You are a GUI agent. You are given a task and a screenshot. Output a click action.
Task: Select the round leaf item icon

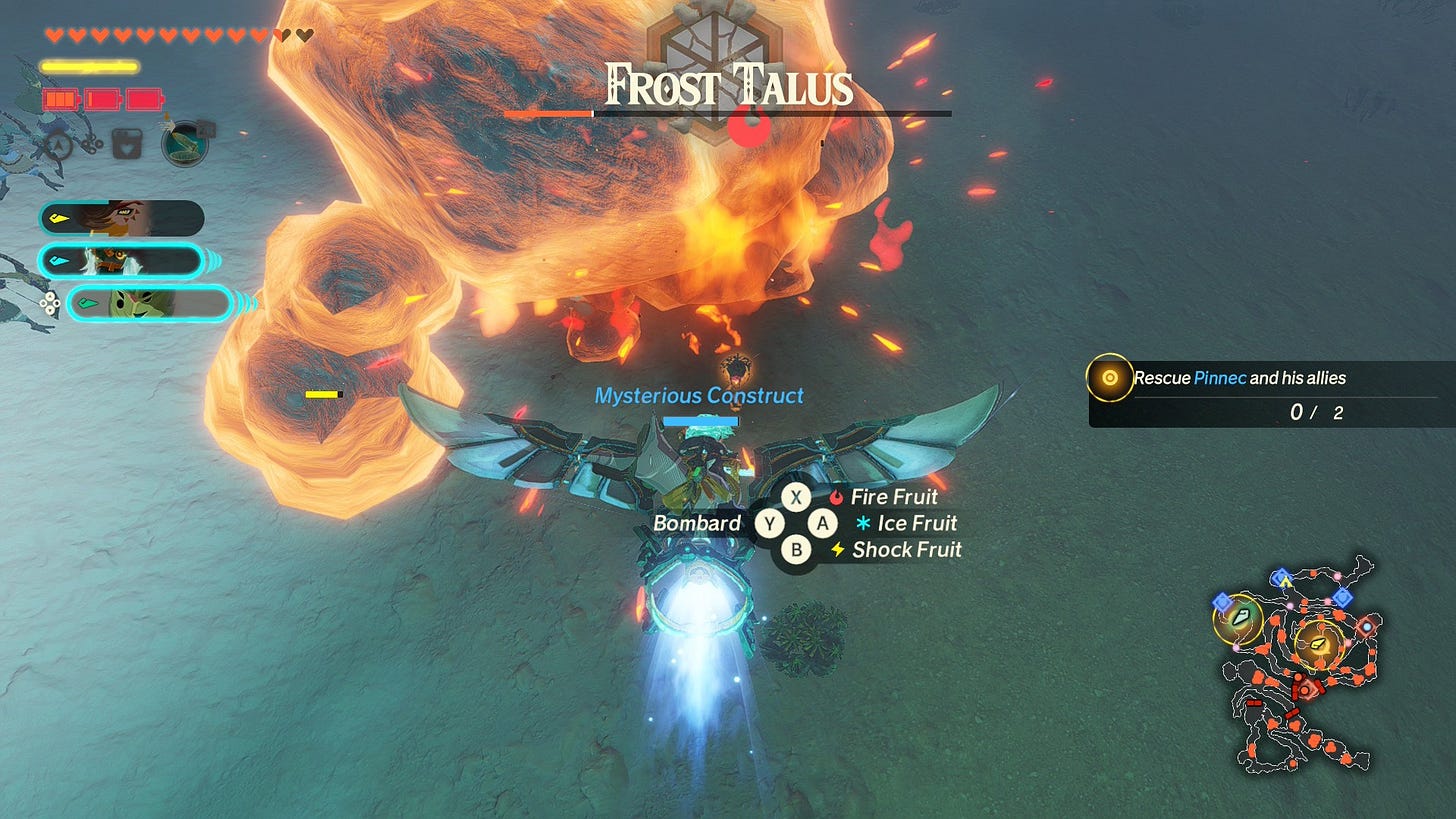click(186, 143)
